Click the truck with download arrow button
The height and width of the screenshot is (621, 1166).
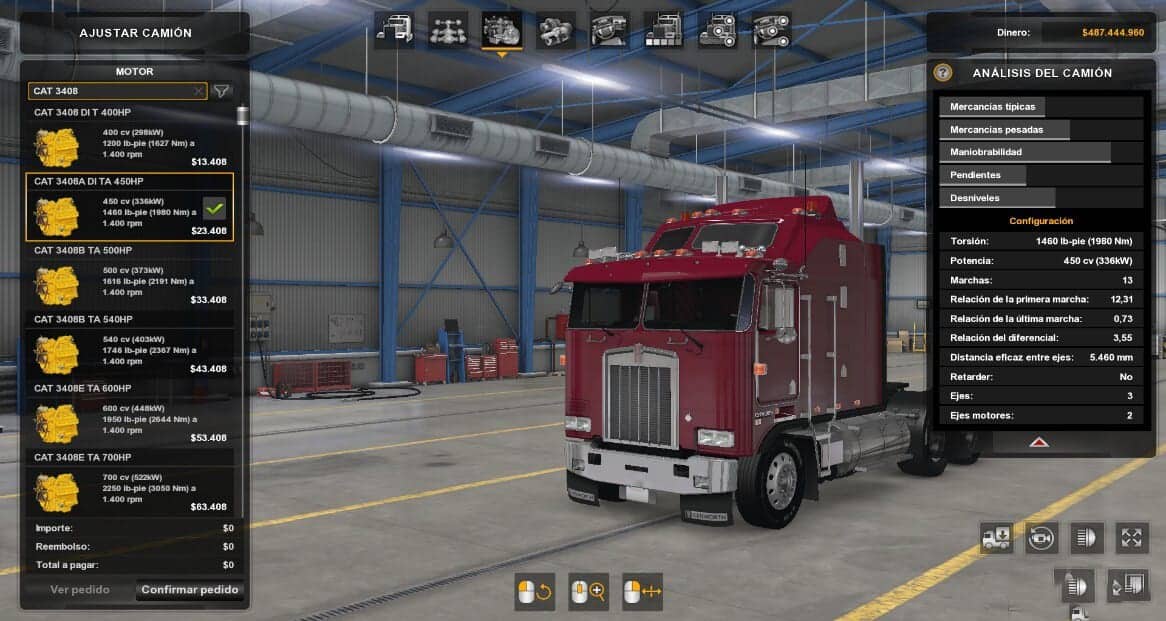pos(996,538)
